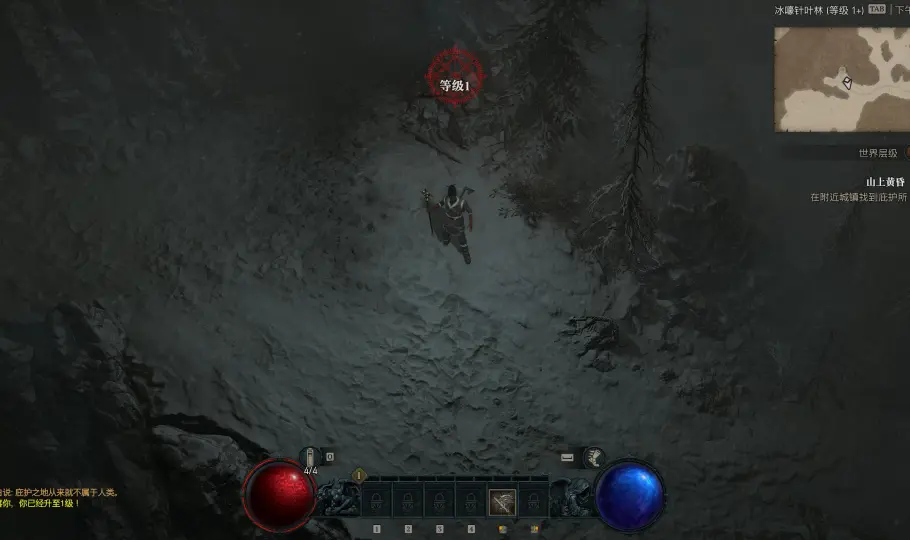910x540 pixels.
Task: Click the yellow skill point badge
Action: (359, 476)
